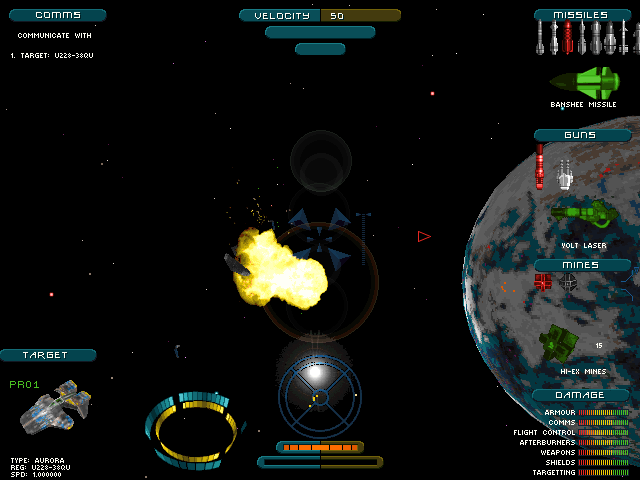
Task: Click the Target panel header
Action: 47,355
